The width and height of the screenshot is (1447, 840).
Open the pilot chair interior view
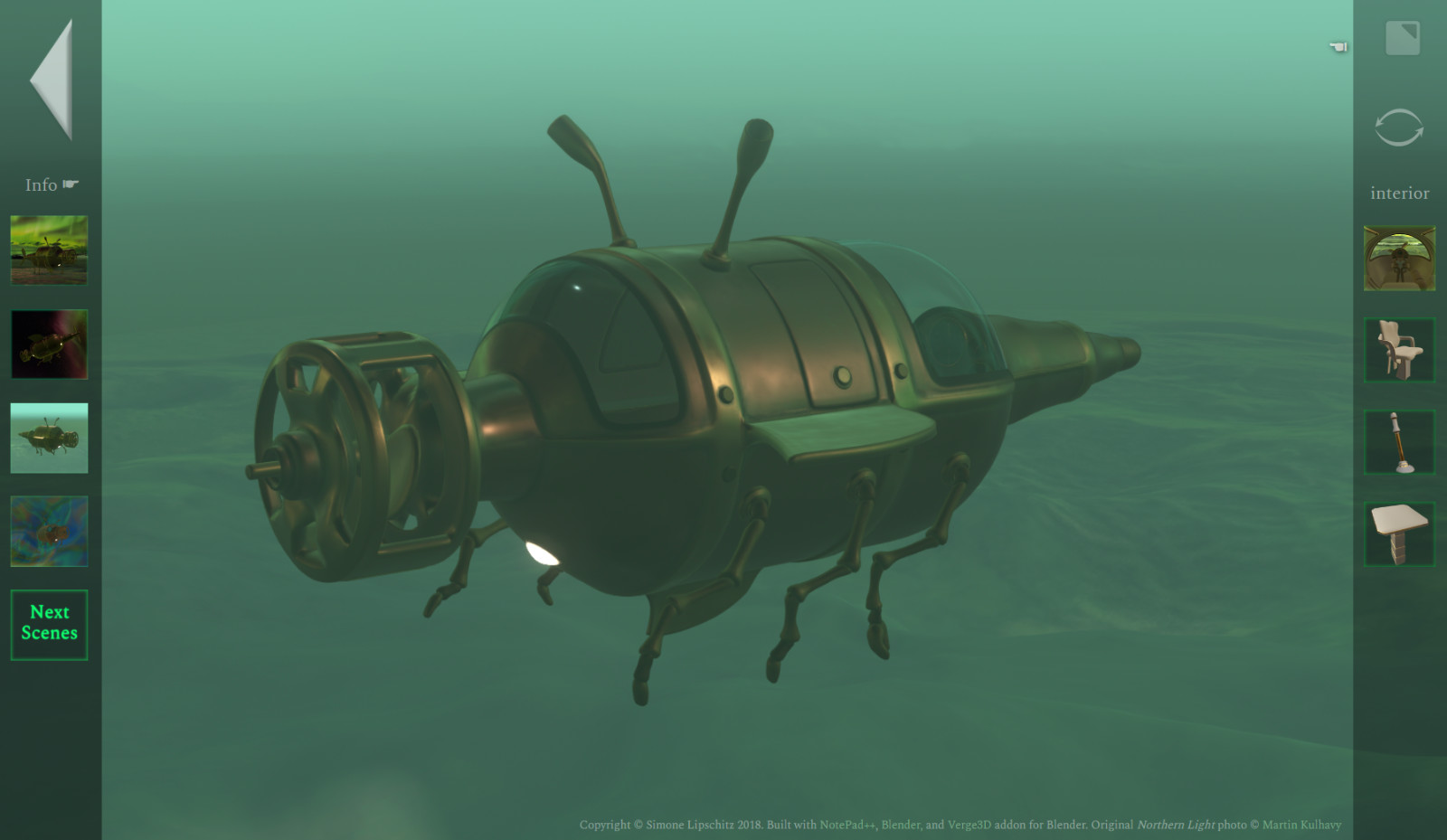(x=1399, y=351)
